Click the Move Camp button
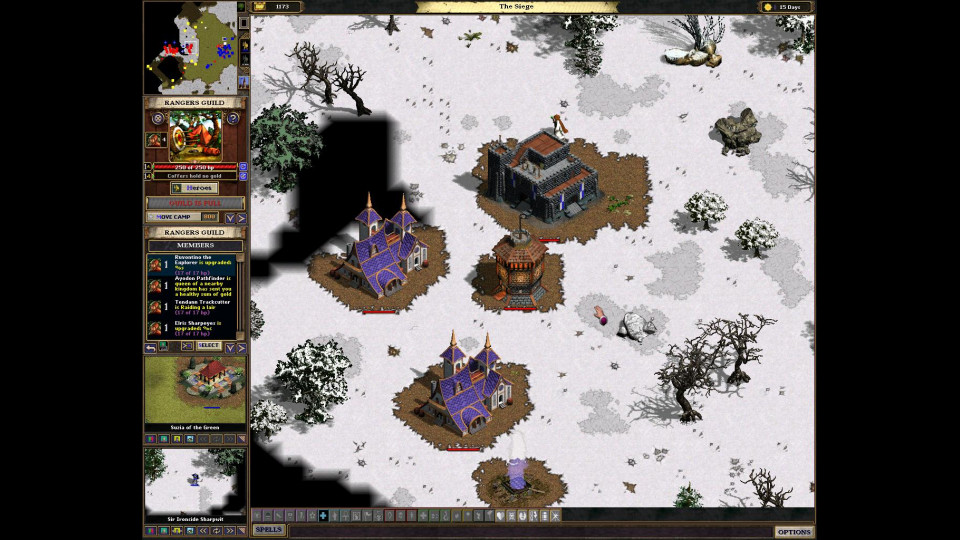This screenshot has width=960, height=540. (x=174, y=216)
